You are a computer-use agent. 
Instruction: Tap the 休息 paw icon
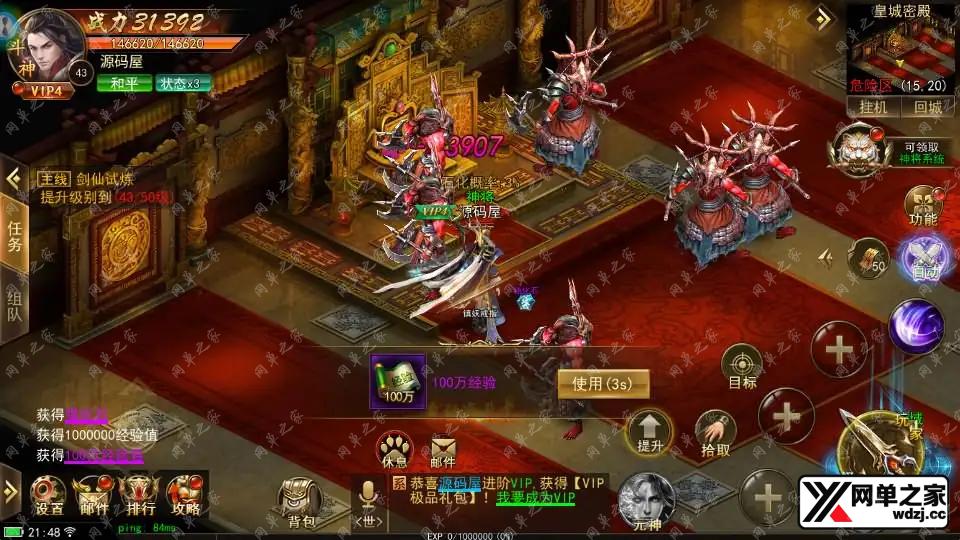[395, 450]
